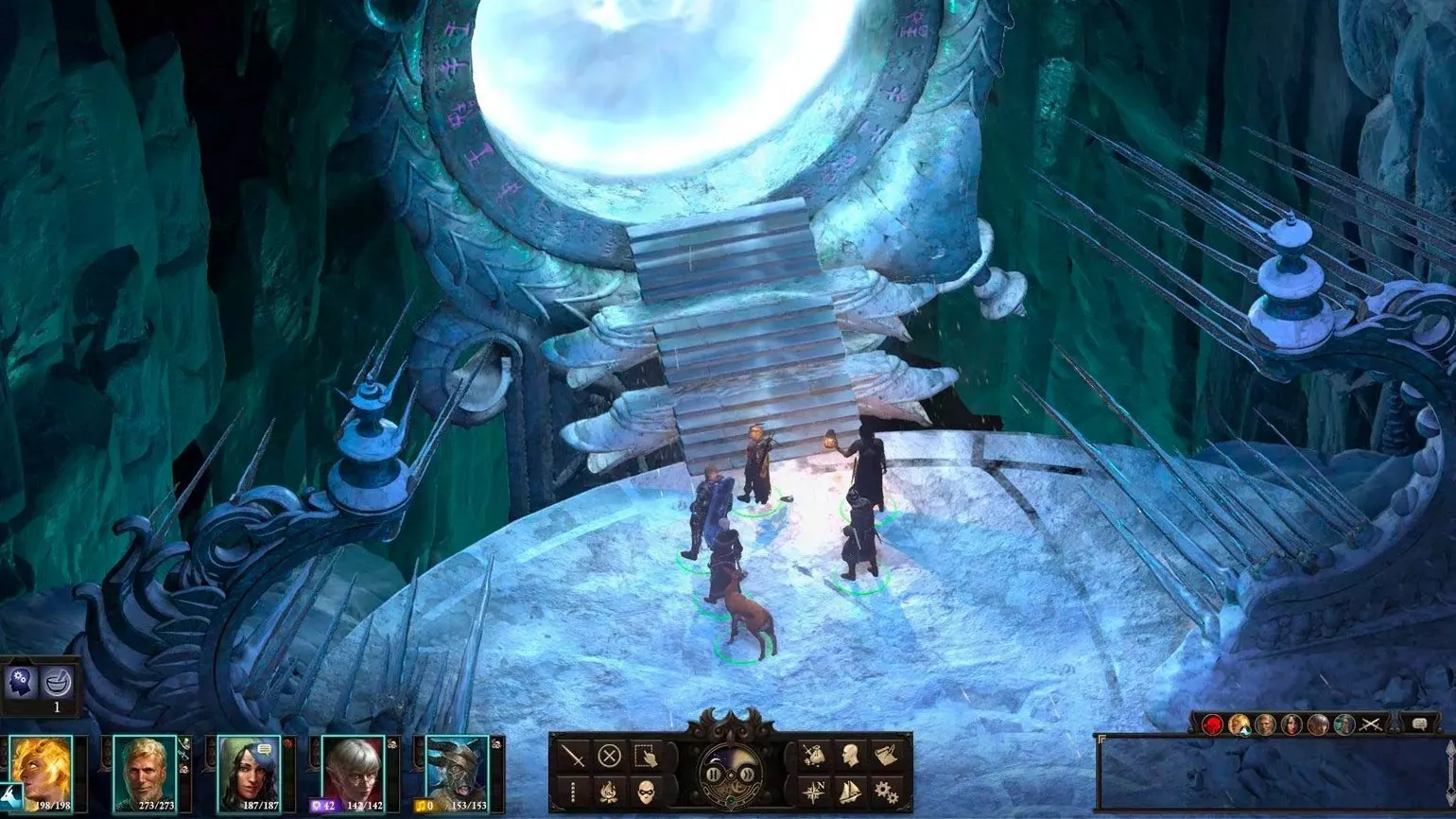Open the inventory bag and sword icon
This screenshot has height=819, width=1456.
[812, 756]
